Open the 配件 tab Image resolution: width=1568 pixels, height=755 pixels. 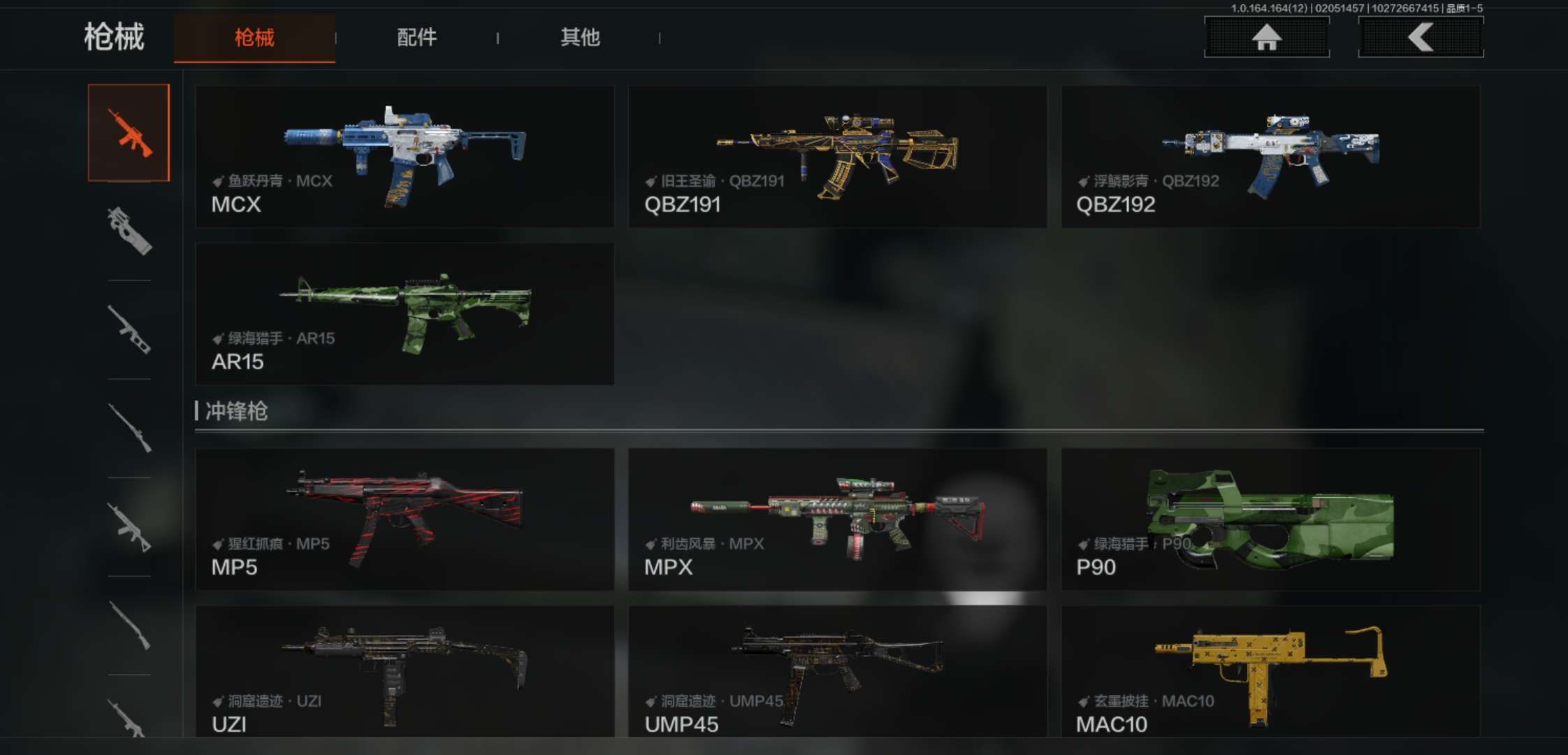[416, 38]
